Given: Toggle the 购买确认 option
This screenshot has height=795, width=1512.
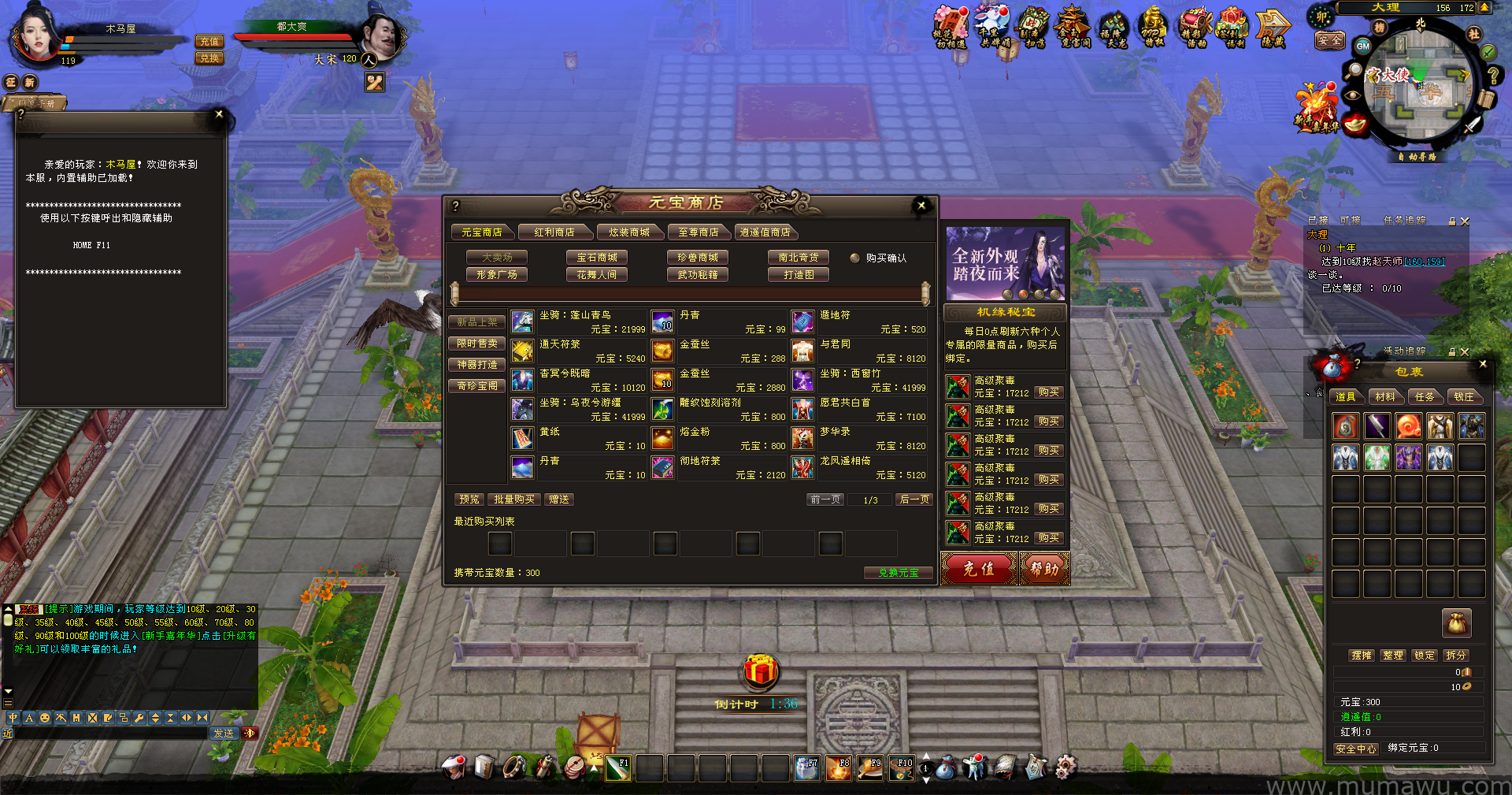Looking at the screenshot, I should pyautogui.click(x=855, y=258).
